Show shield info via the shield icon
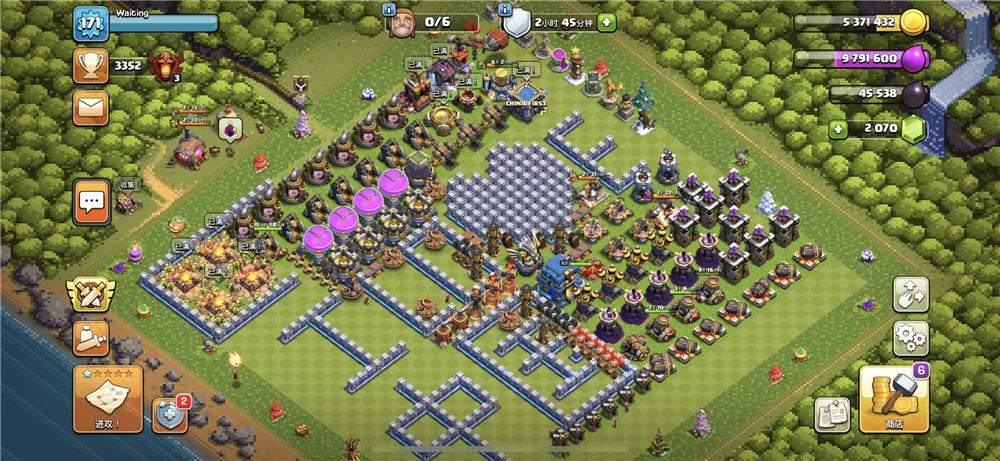 click(x=516, y=22)
